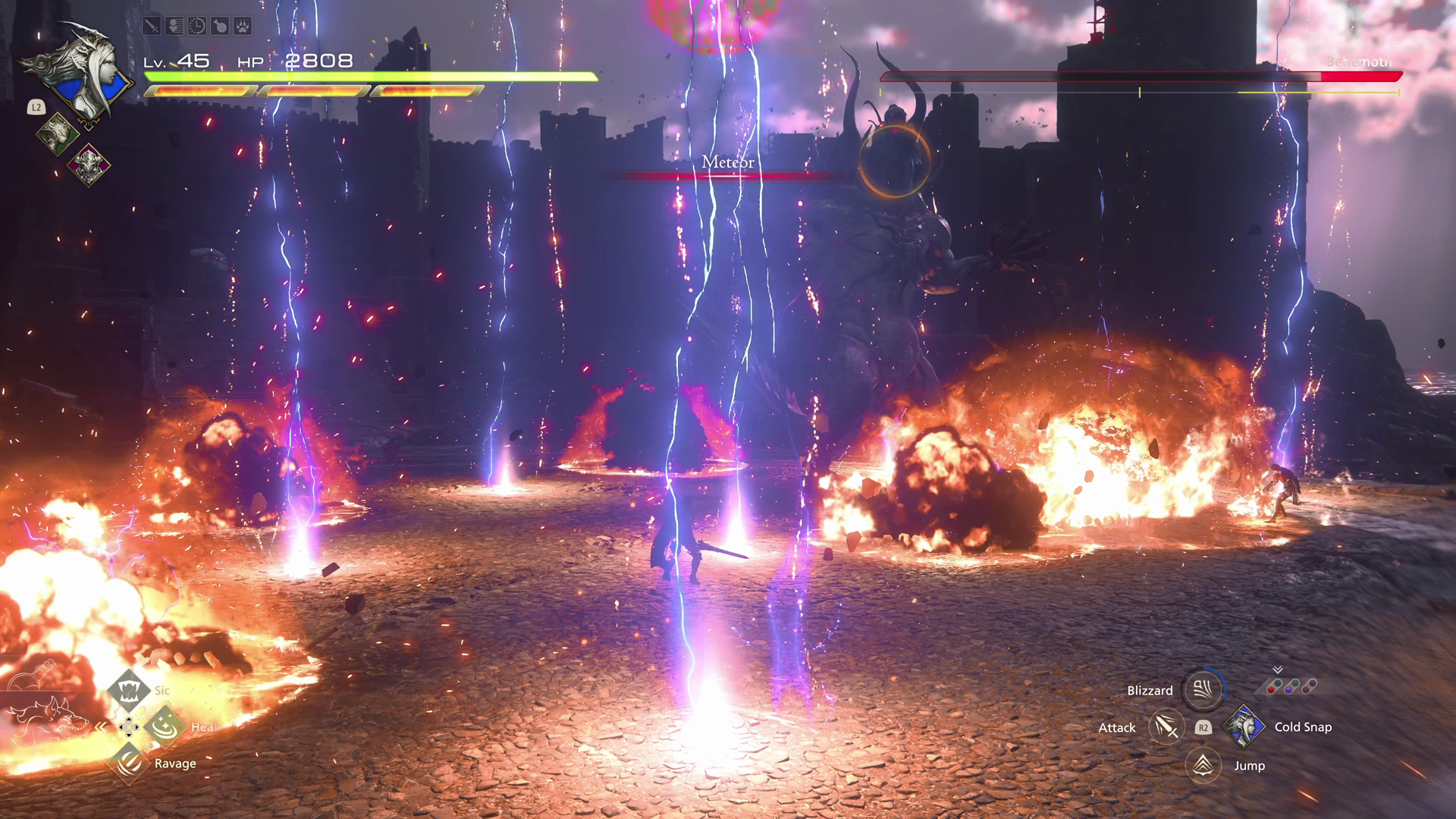Click the paw print status icon
The height and width of the screenshot is (819, 1456).
click(x=243, y=27)
